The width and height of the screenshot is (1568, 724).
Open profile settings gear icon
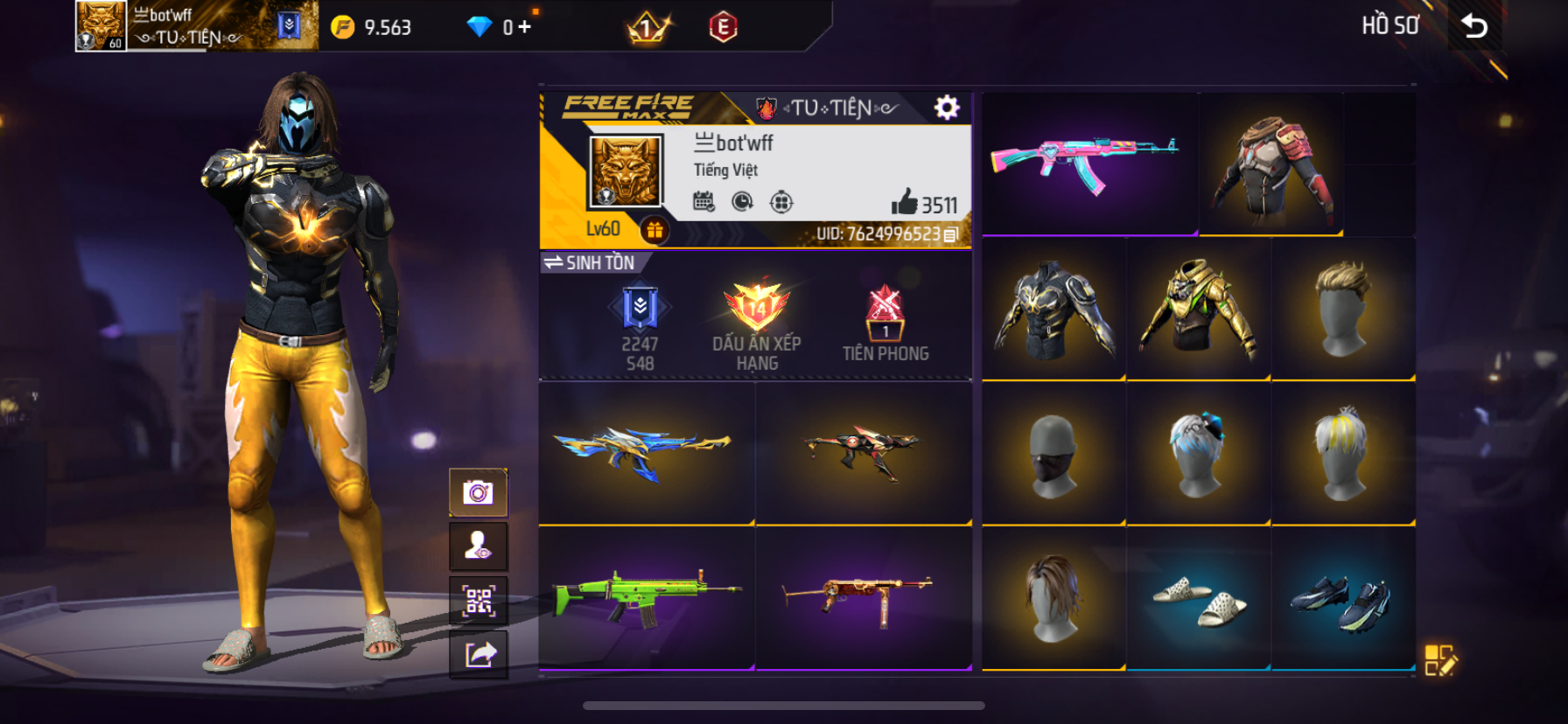click(x=947, y=108)
